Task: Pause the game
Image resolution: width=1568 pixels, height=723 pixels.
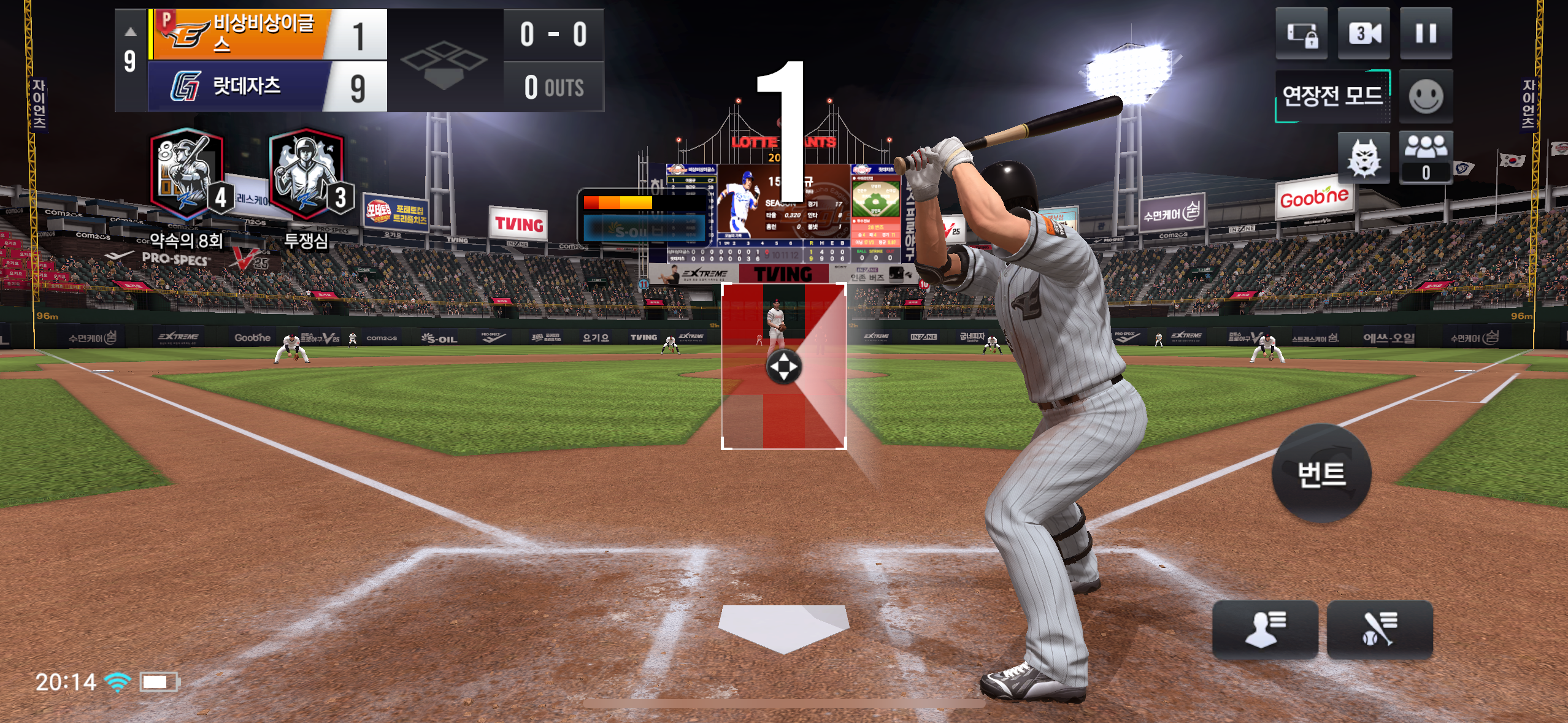Action: click(x=1426, y=33)
